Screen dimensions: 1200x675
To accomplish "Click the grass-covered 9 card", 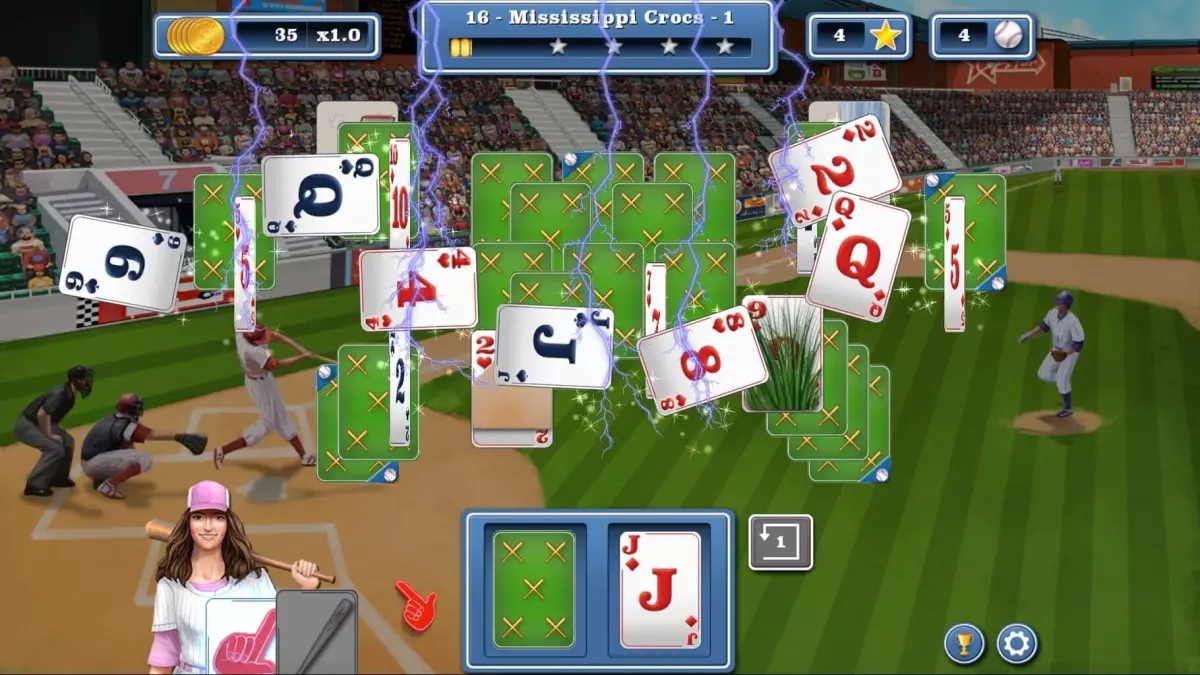I will pyautogui.click(x=782, y=355).
